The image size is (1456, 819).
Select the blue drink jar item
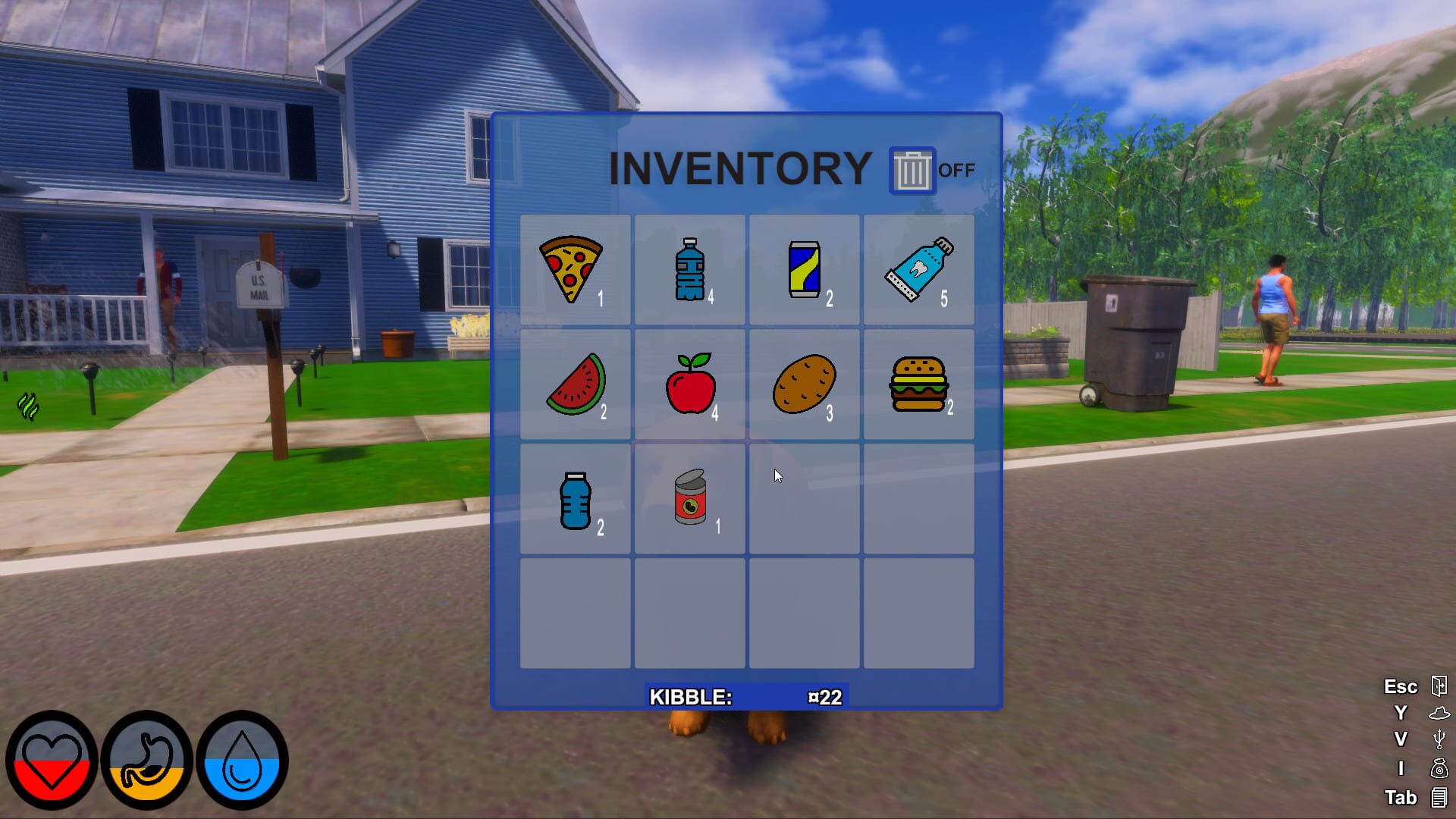click(x=574, y=499)
